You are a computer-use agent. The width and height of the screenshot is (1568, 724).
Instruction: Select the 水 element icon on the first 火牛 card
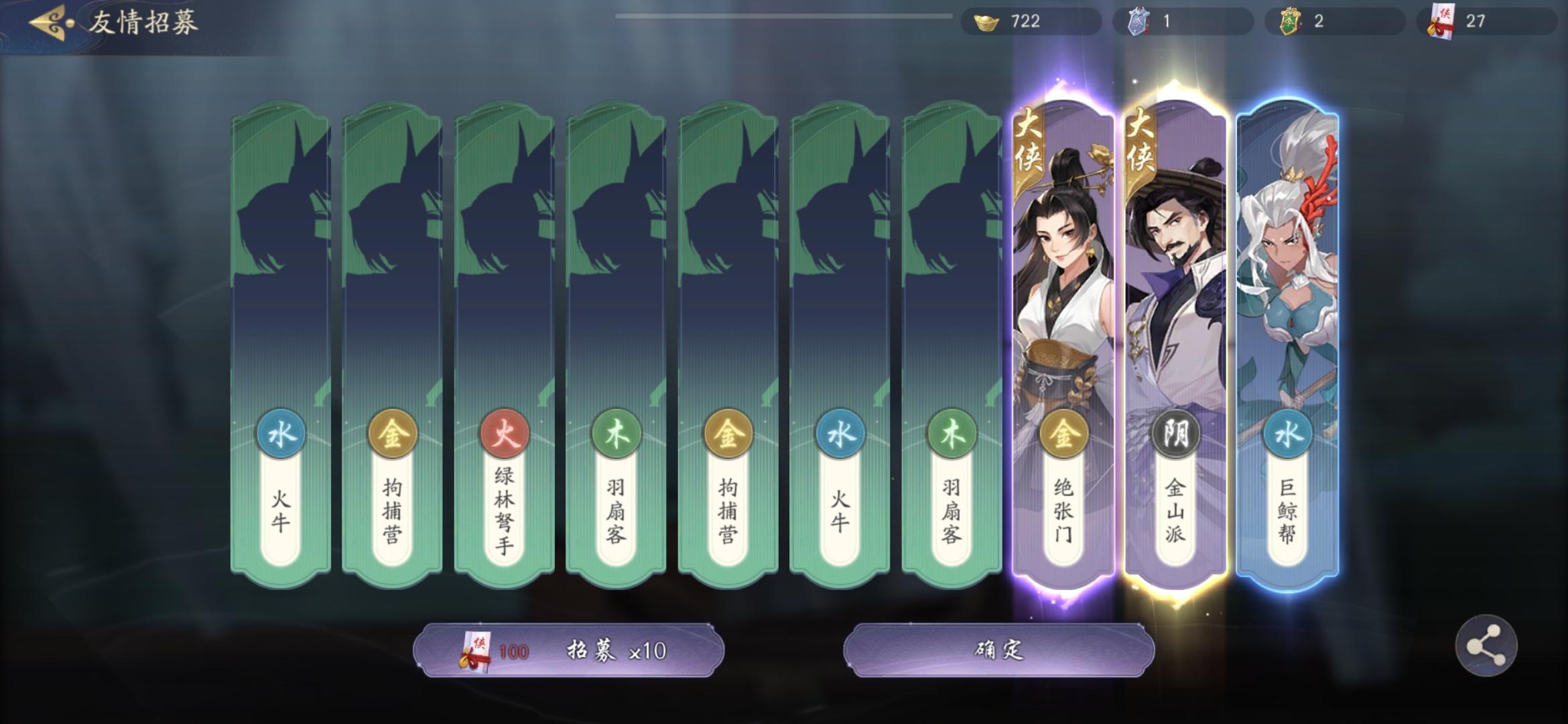tap(279, 434)
